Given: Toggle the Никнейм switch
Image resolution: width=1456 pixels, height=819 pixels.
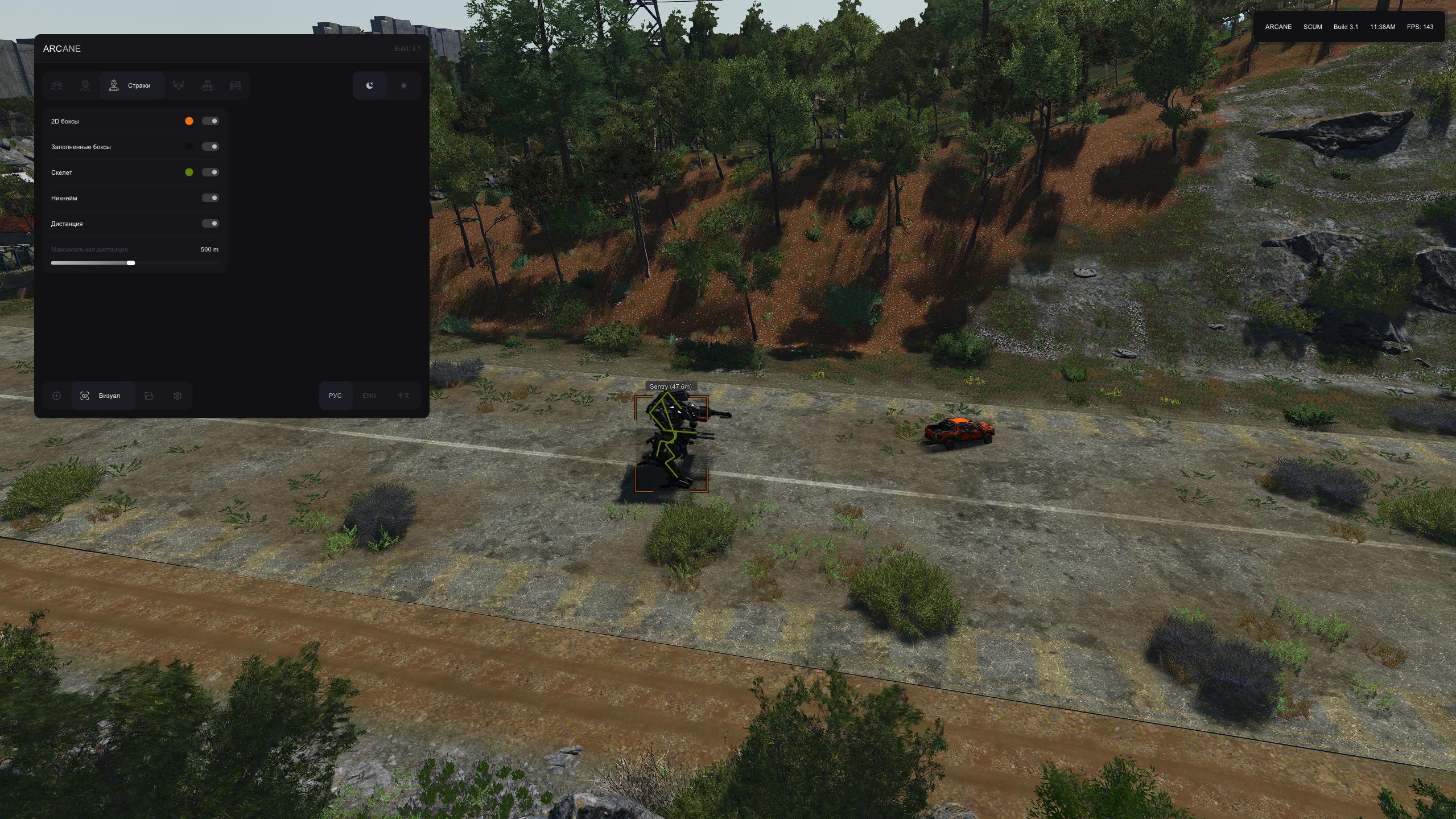Looking at the screenshot, I should (x=211, y=198).
